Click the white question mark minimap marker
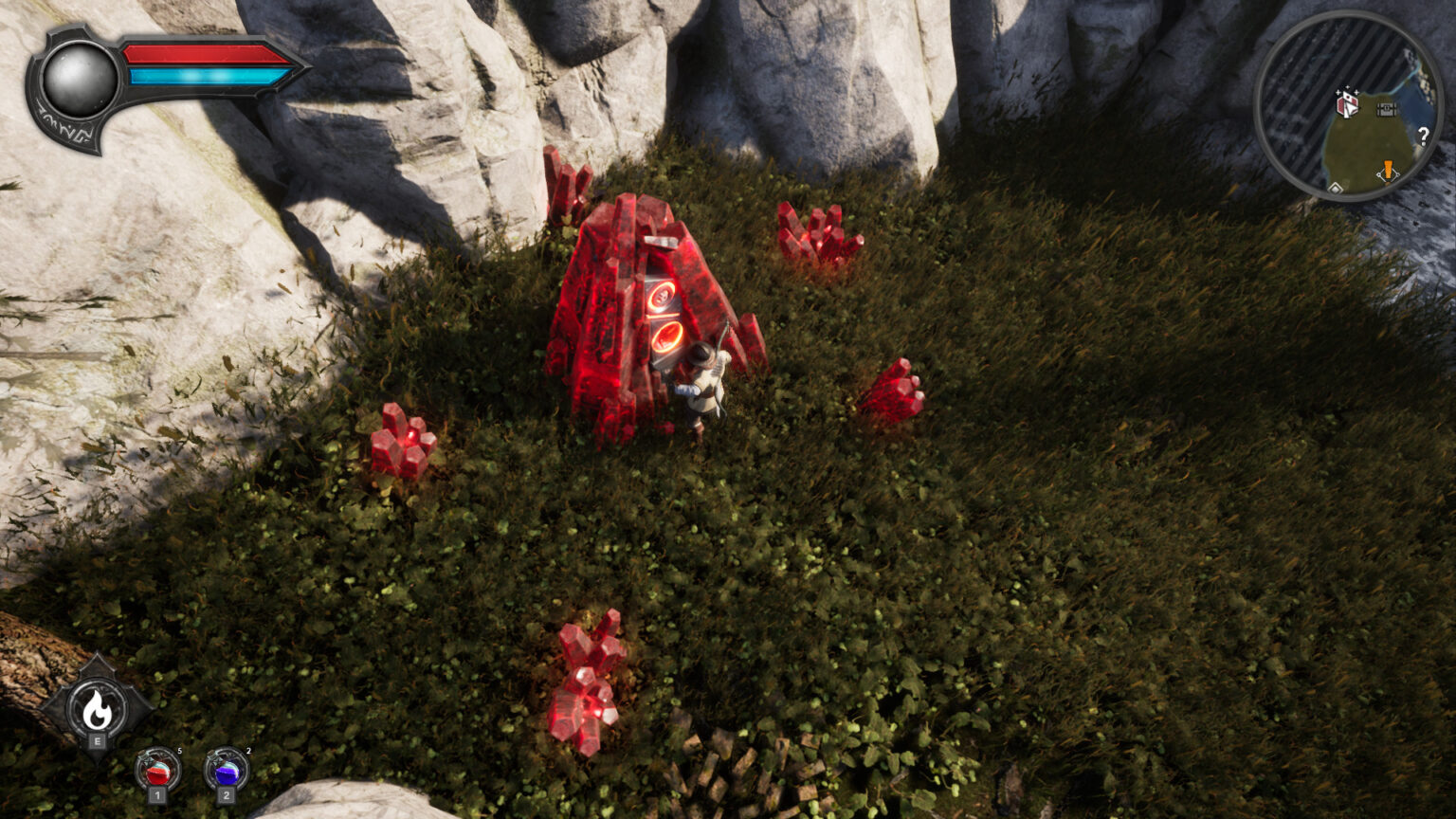Screen dimensions: 1456x819 [x=1423, y=136]
